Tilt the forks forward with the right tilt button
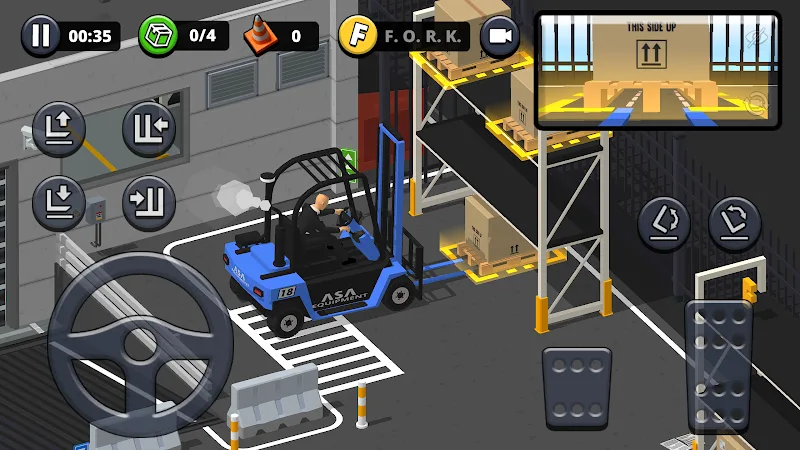 (x=735, y=223)
